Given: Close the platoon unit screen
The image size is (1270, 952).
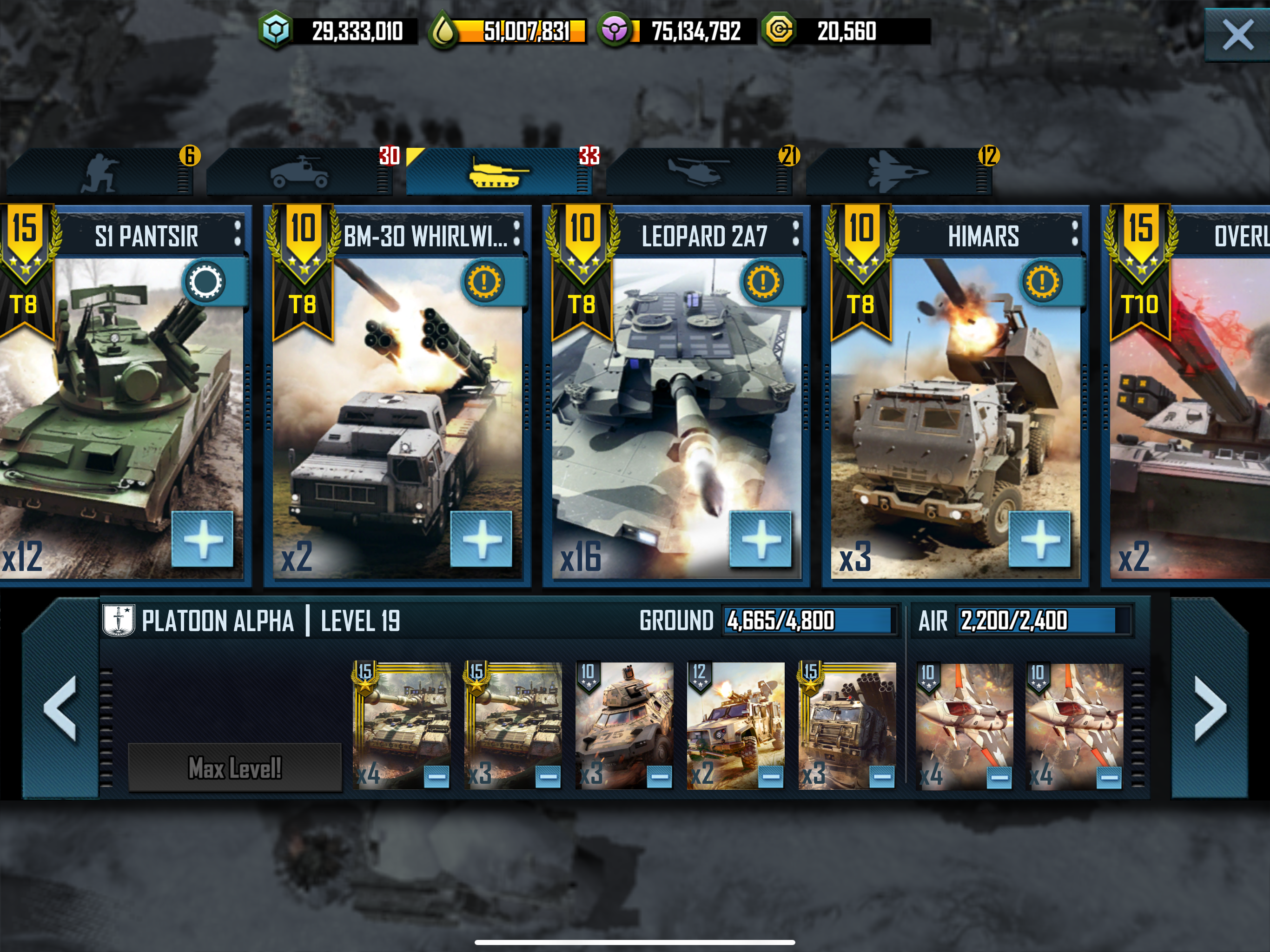Looking at the screenshot, I should [x=1237, y=35].
